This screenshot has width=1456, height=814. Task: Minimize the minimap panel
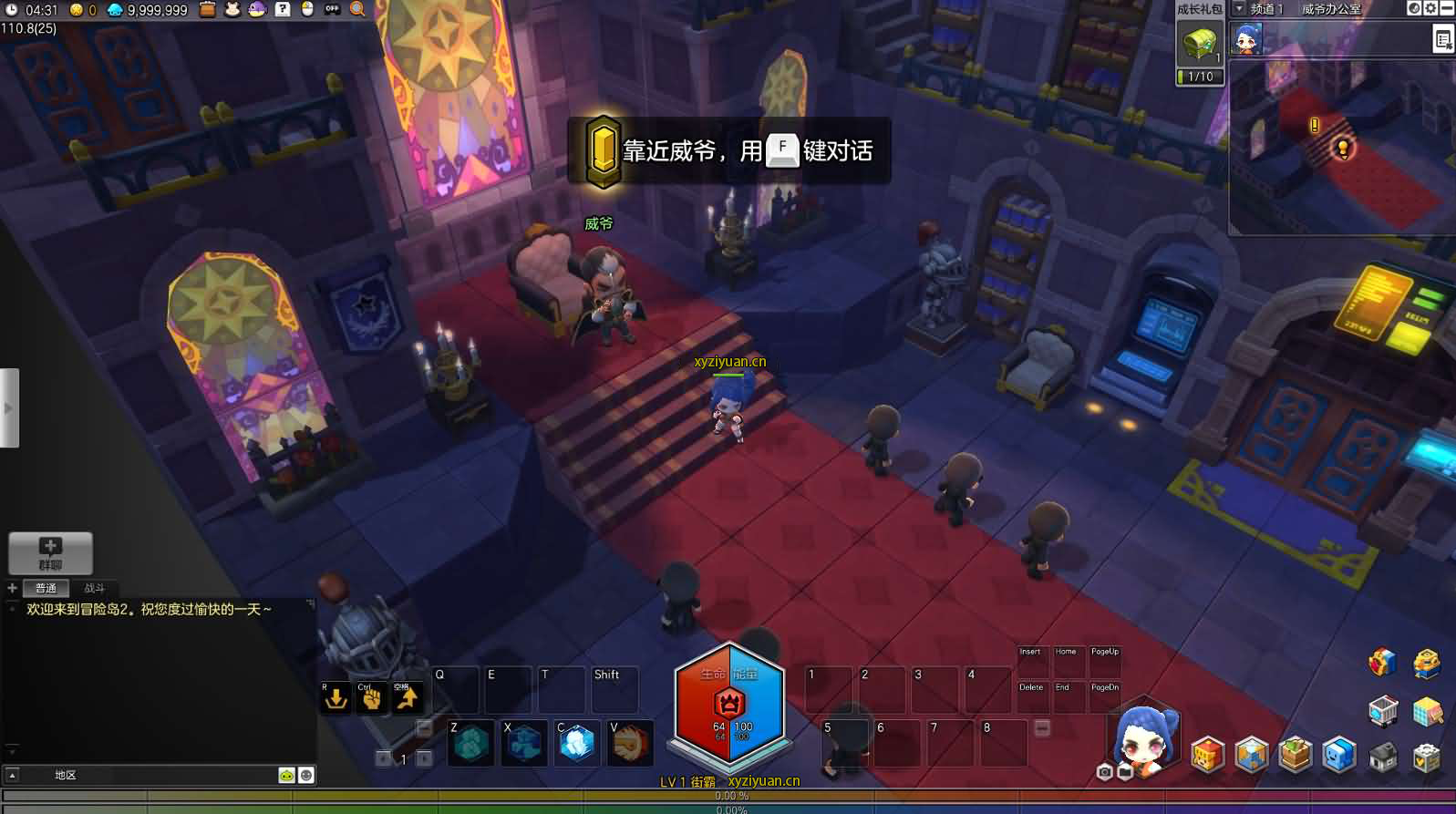pos(1447,9)
